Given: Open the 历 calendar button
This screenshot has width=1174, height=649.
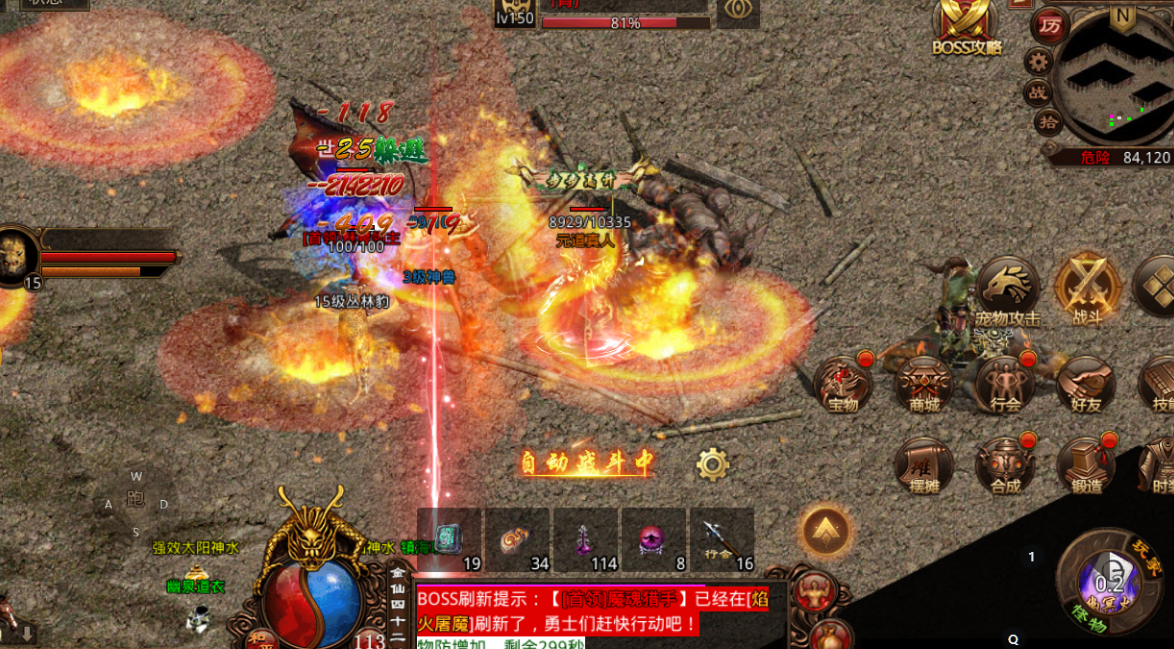Looking at the screenshot, I should pos(1049,26).
